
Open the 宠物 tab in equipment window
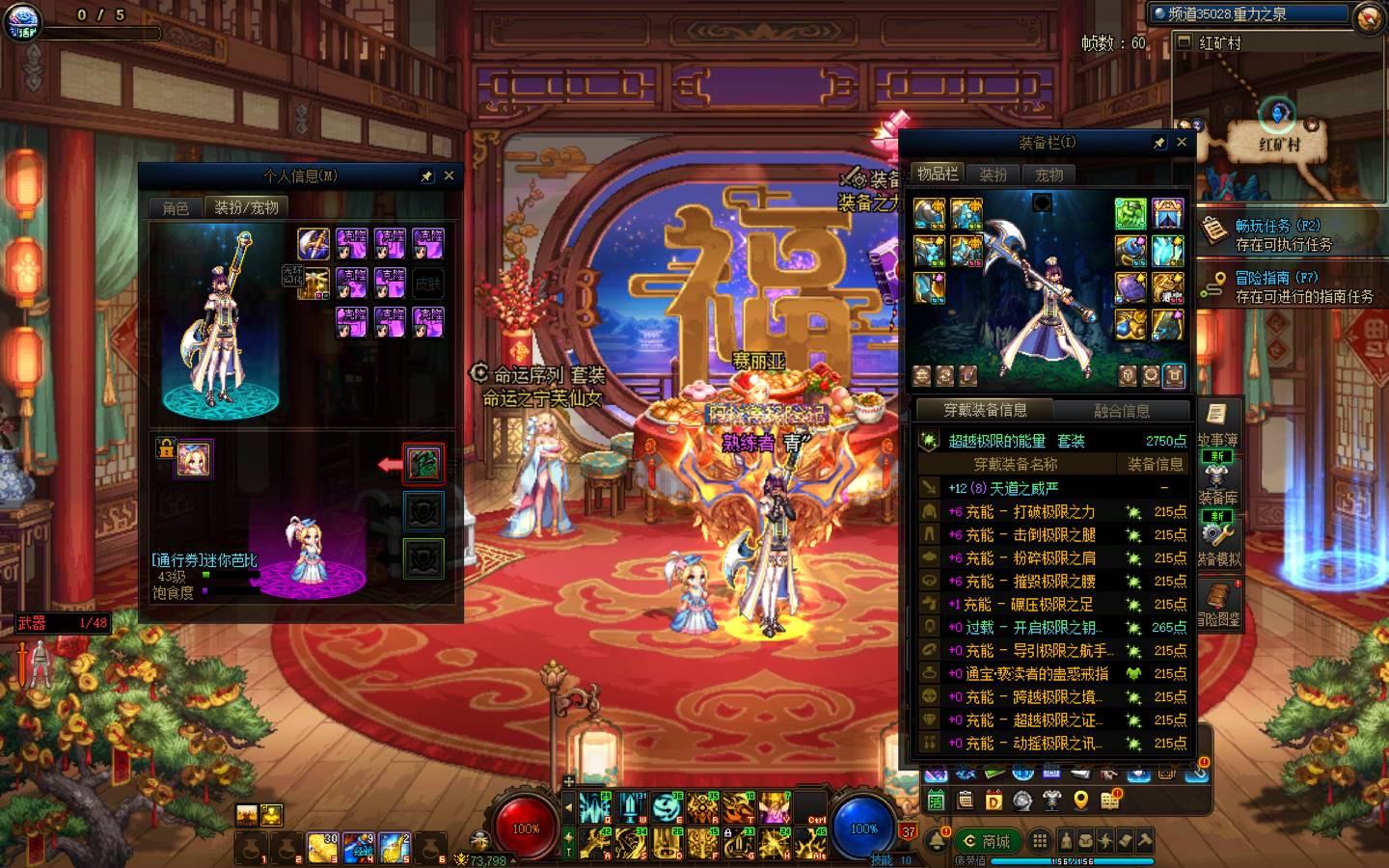point(1049,175)
